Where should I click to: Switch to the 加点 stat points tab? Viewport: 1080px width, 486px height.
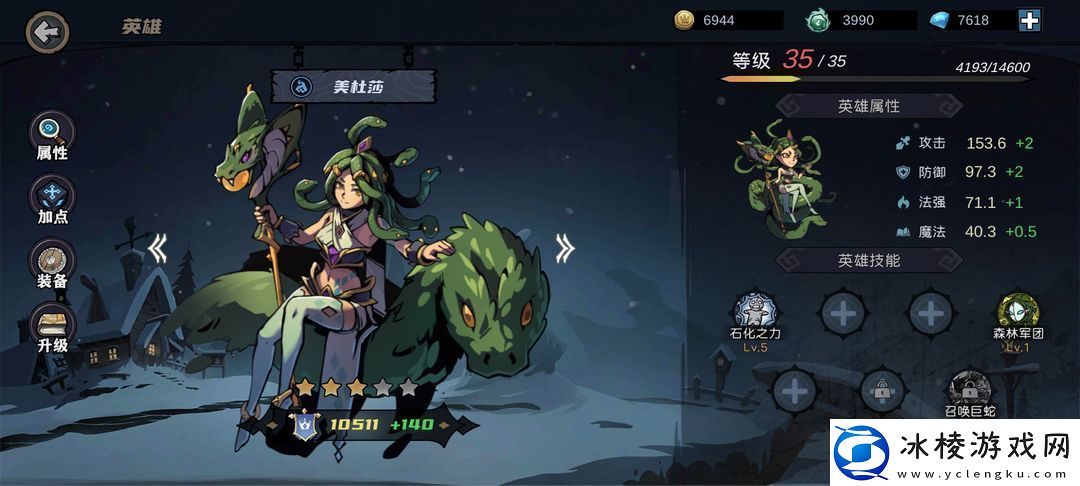pyautogui.click(x=52, y=198)
